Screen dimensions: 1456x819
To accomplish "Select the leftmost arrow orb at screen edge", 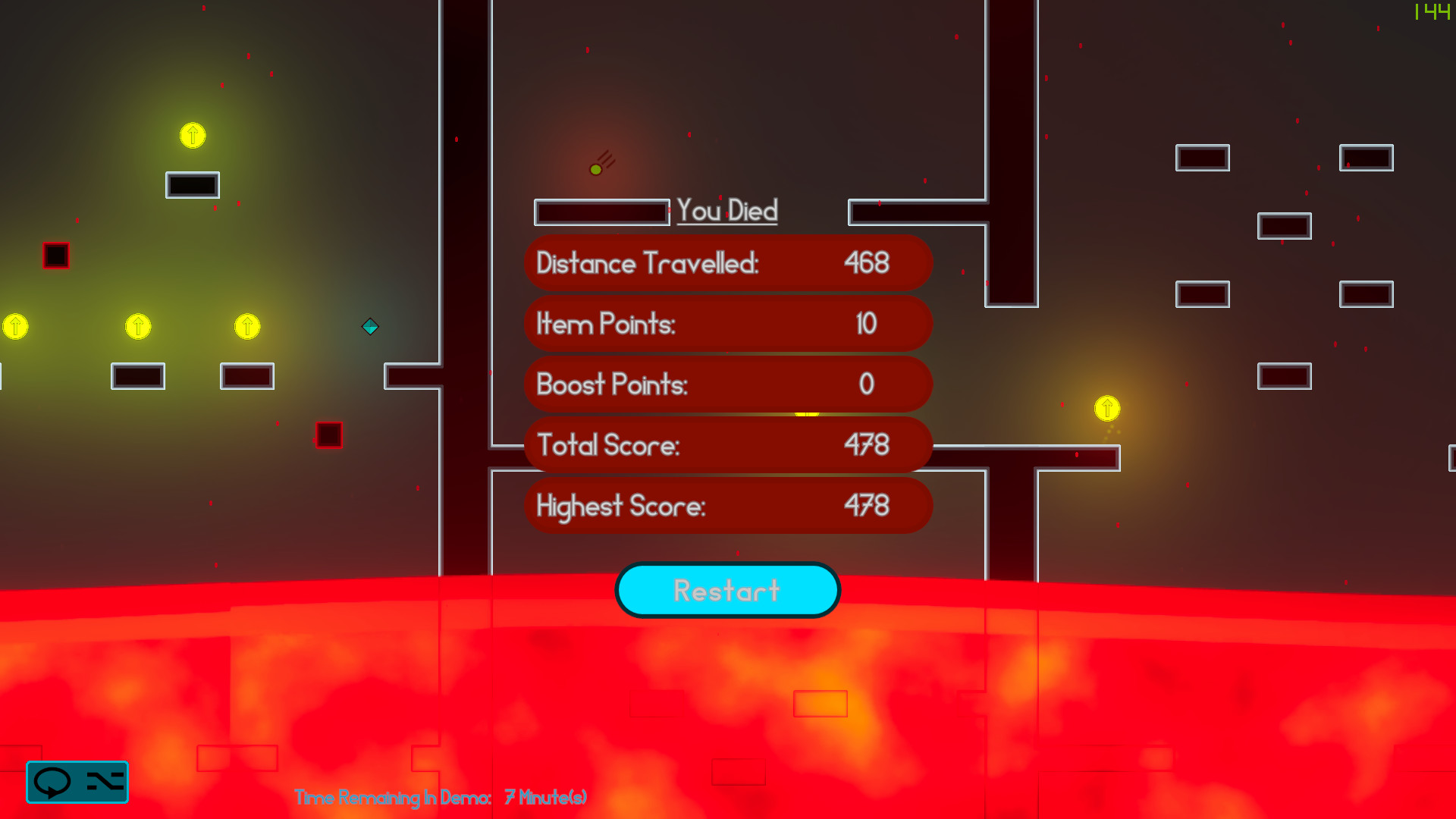I will pos(15,326).
